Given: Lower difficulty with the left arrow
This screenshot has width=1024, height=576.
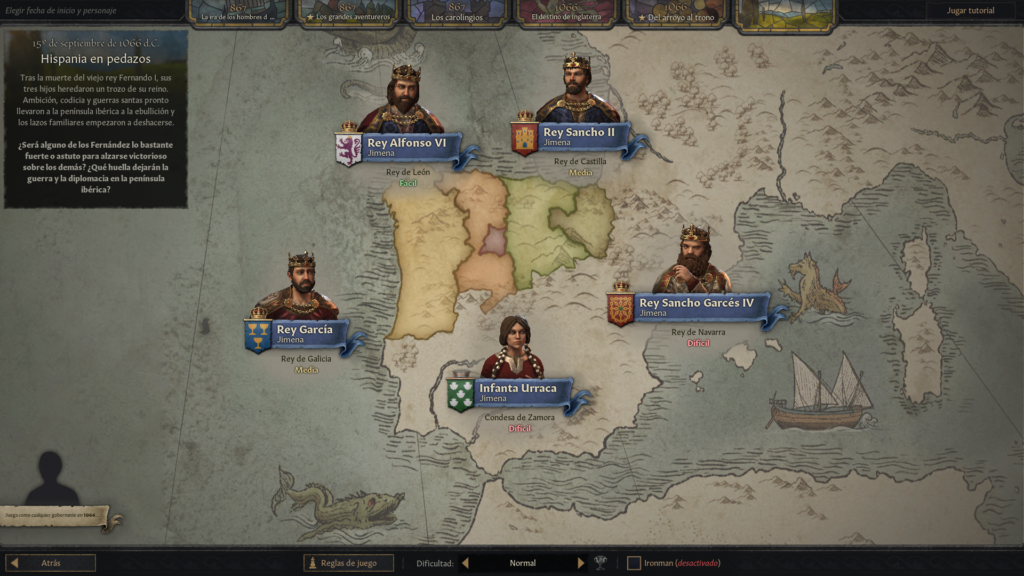Looking at the screenshot, I should 465,563.
